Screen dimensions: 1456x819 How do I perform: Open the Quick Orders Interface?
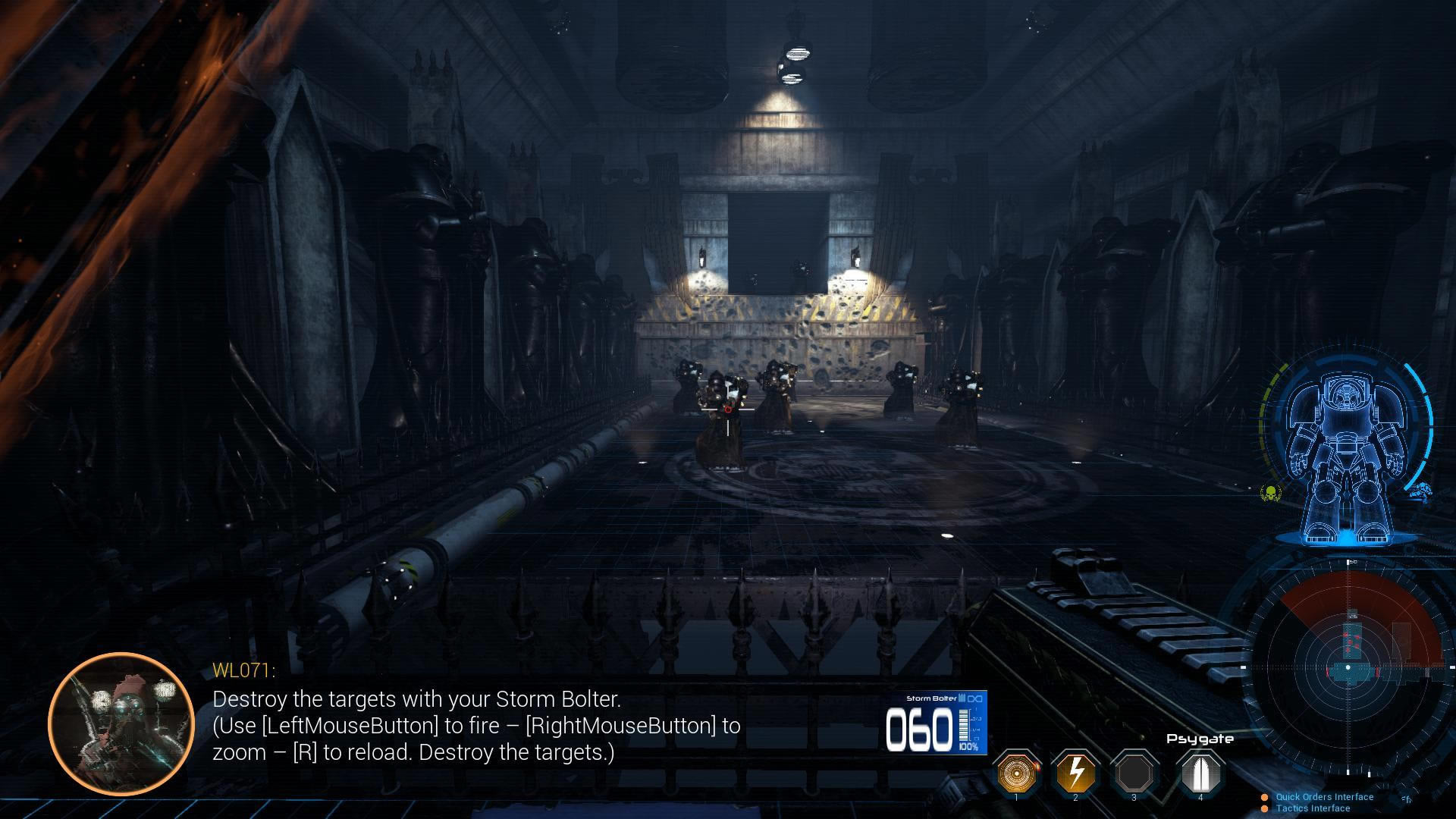pos(1324,797)
